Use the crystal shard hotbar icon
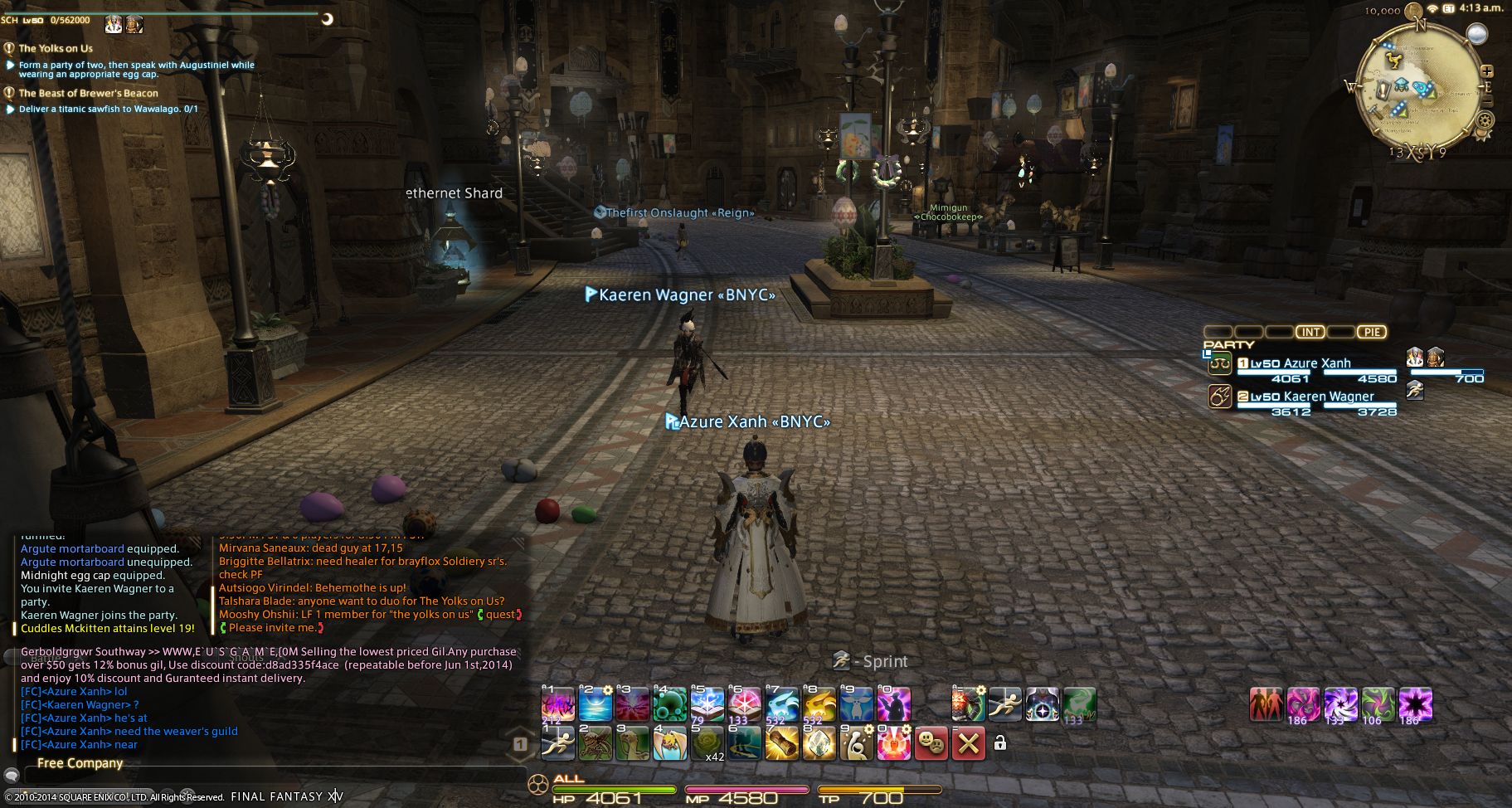1512x808 pixels. (818, 743)
